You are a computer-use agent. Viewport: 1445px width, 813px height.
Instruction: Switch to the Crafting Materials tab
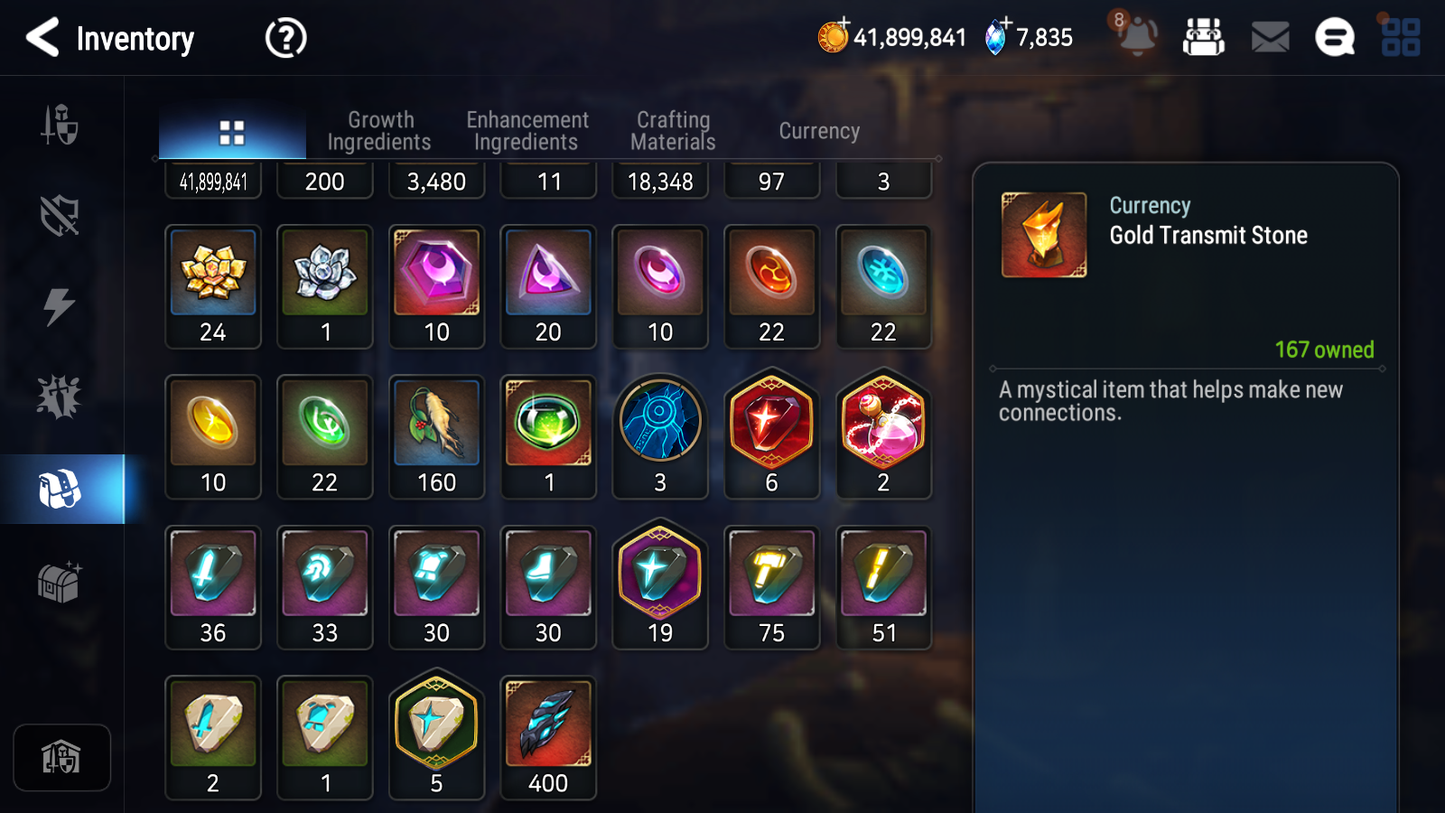coord(672,131)
